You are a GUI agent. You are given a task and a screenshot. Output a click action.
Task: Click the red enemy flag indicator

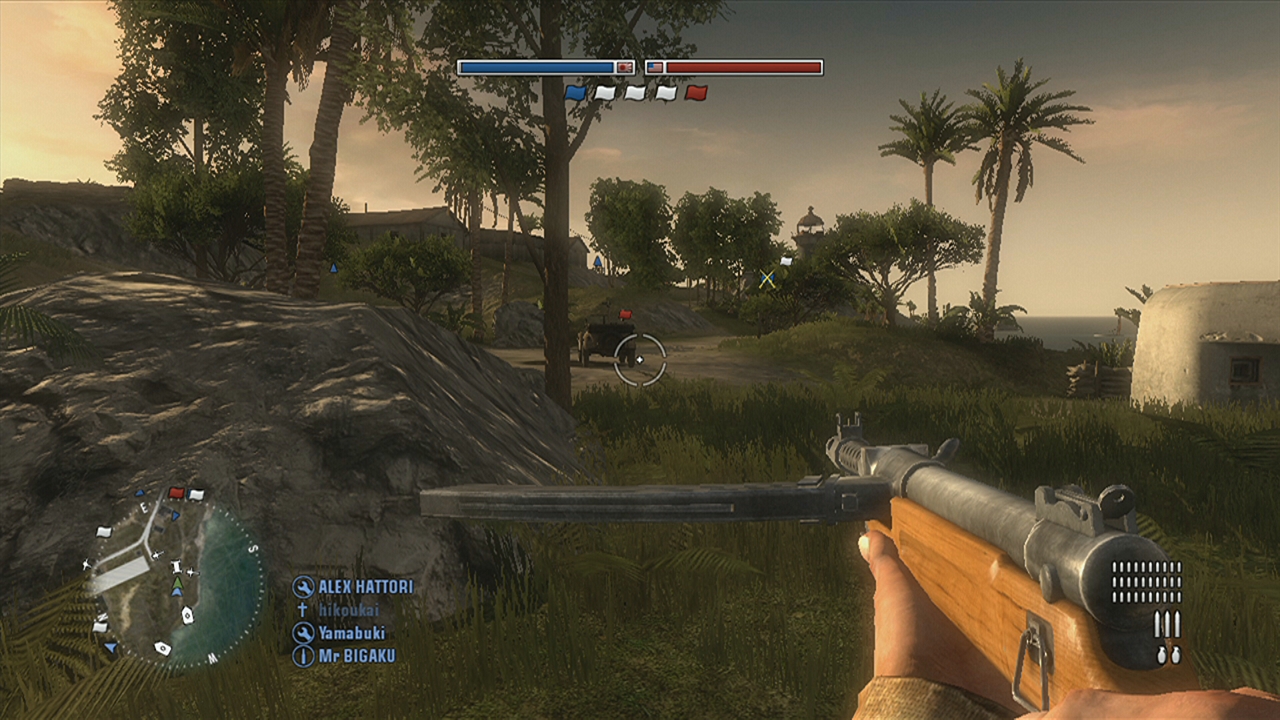(x=697, y=93)
